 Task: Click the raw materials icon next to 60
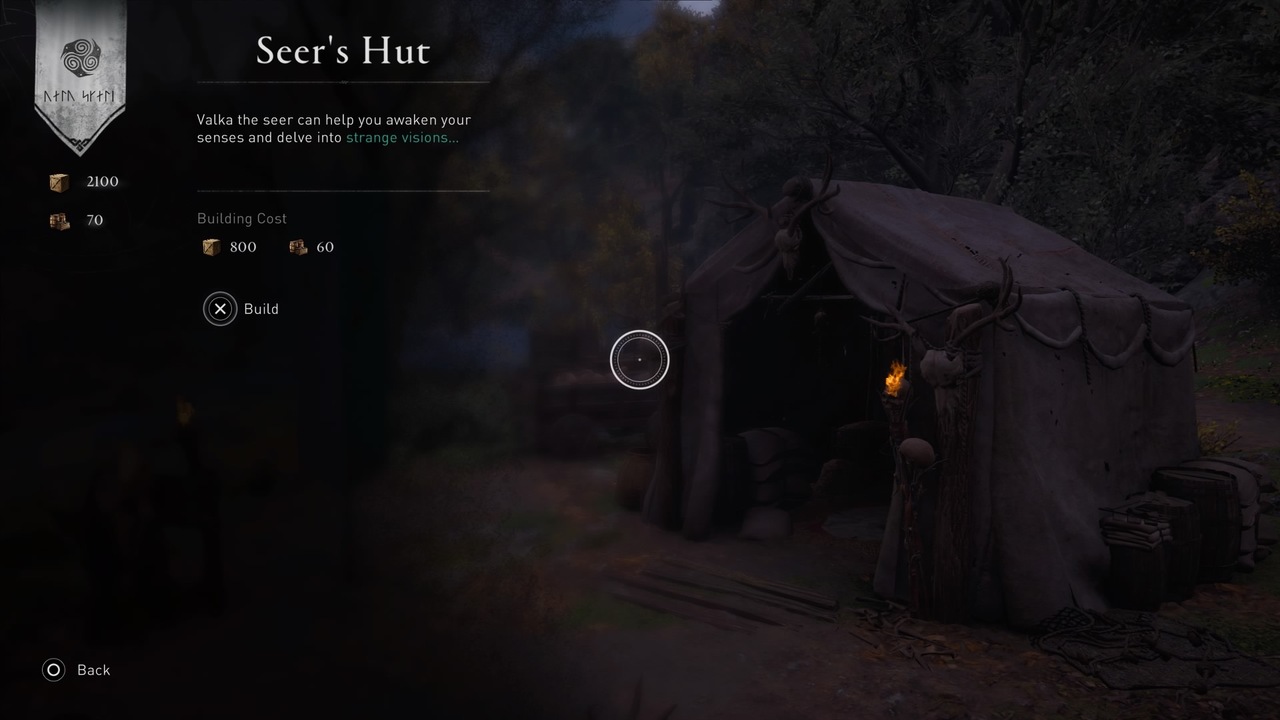(x=298, y=246)
